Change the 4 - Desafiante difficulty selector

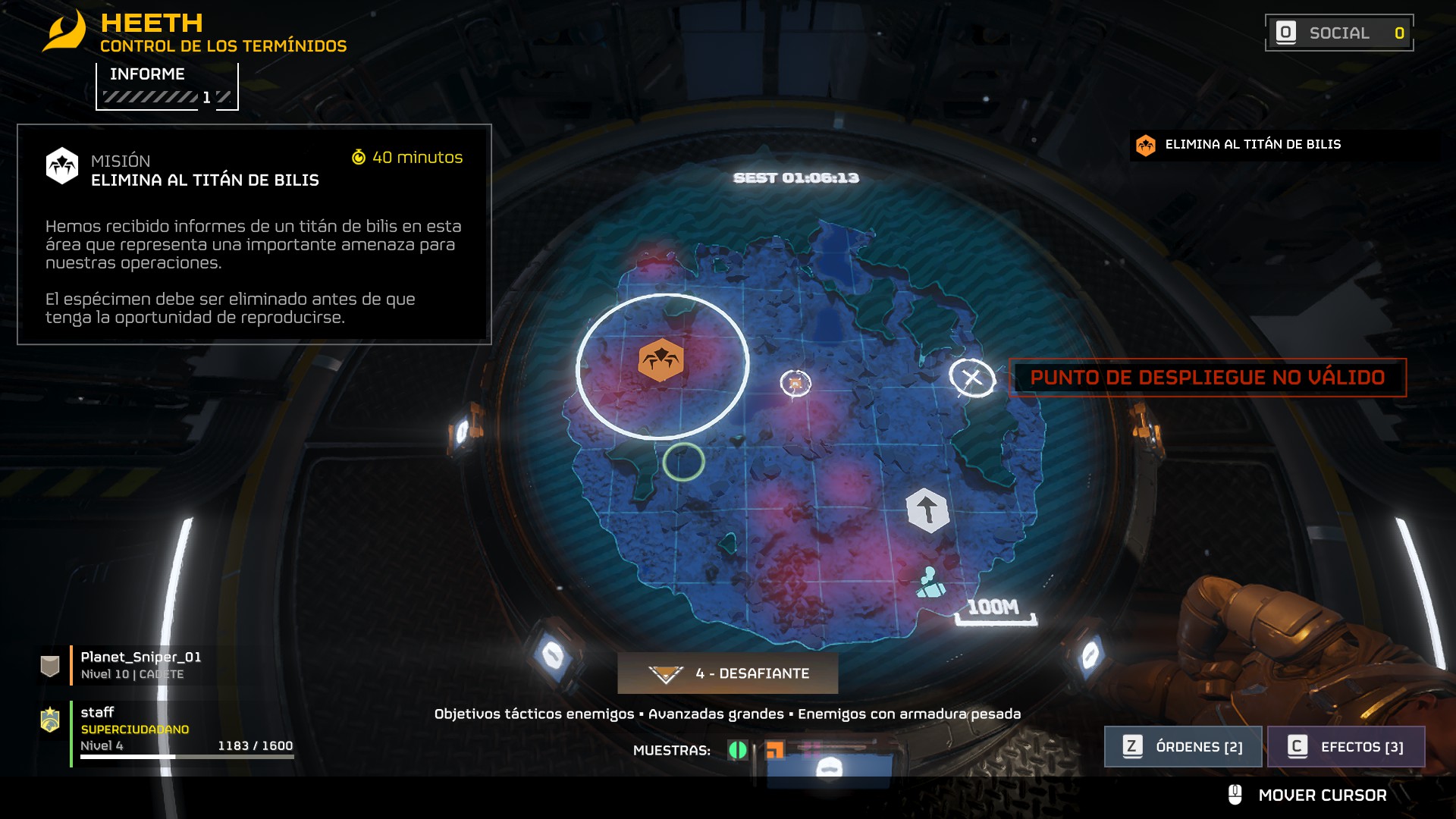coord(728,673)
